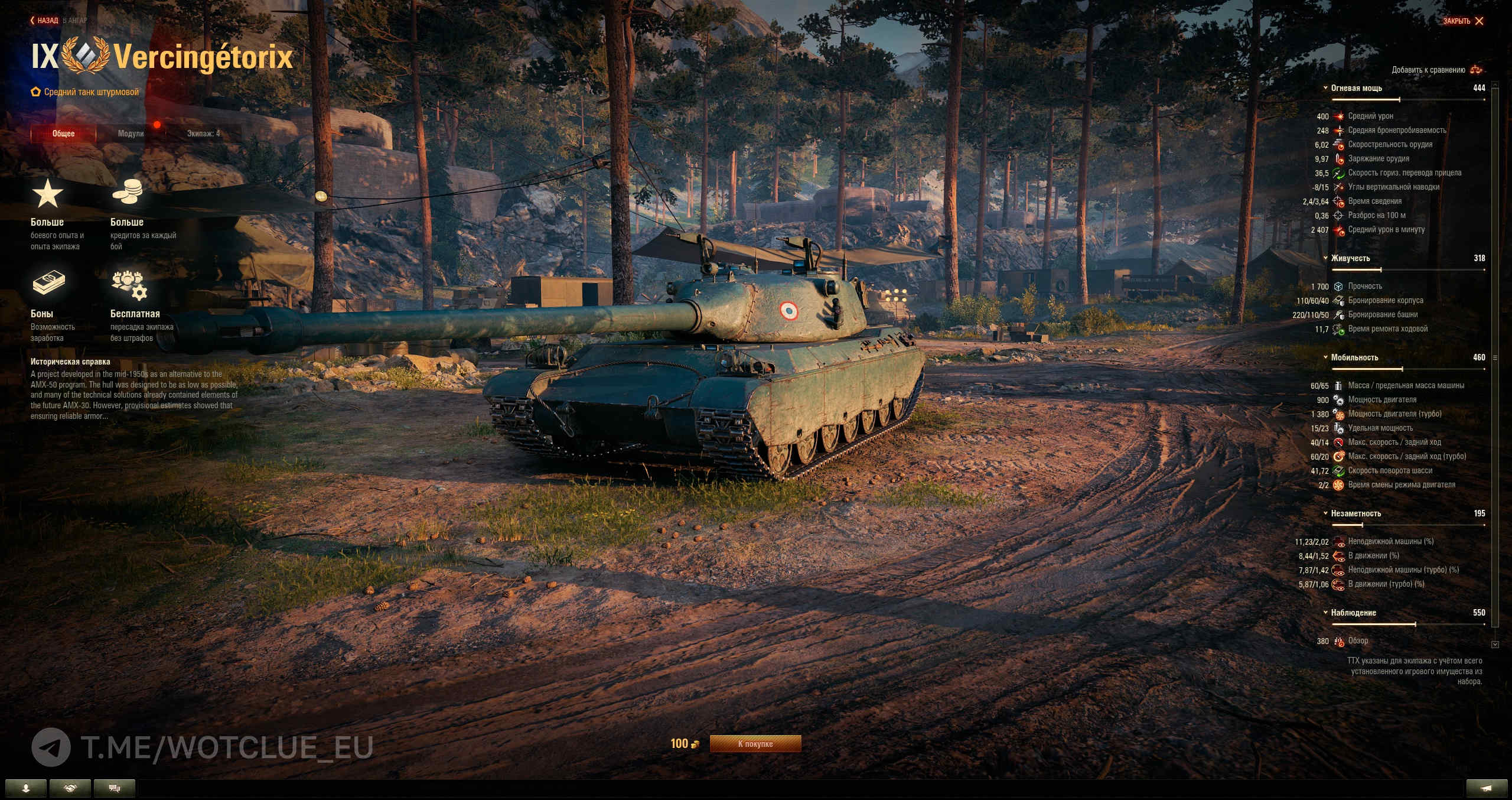Image resolution: width=1512 pixels, height=800 pixels.
Task: Click the handshake icon in bottom bar
Action: click(x=70, y=788)
